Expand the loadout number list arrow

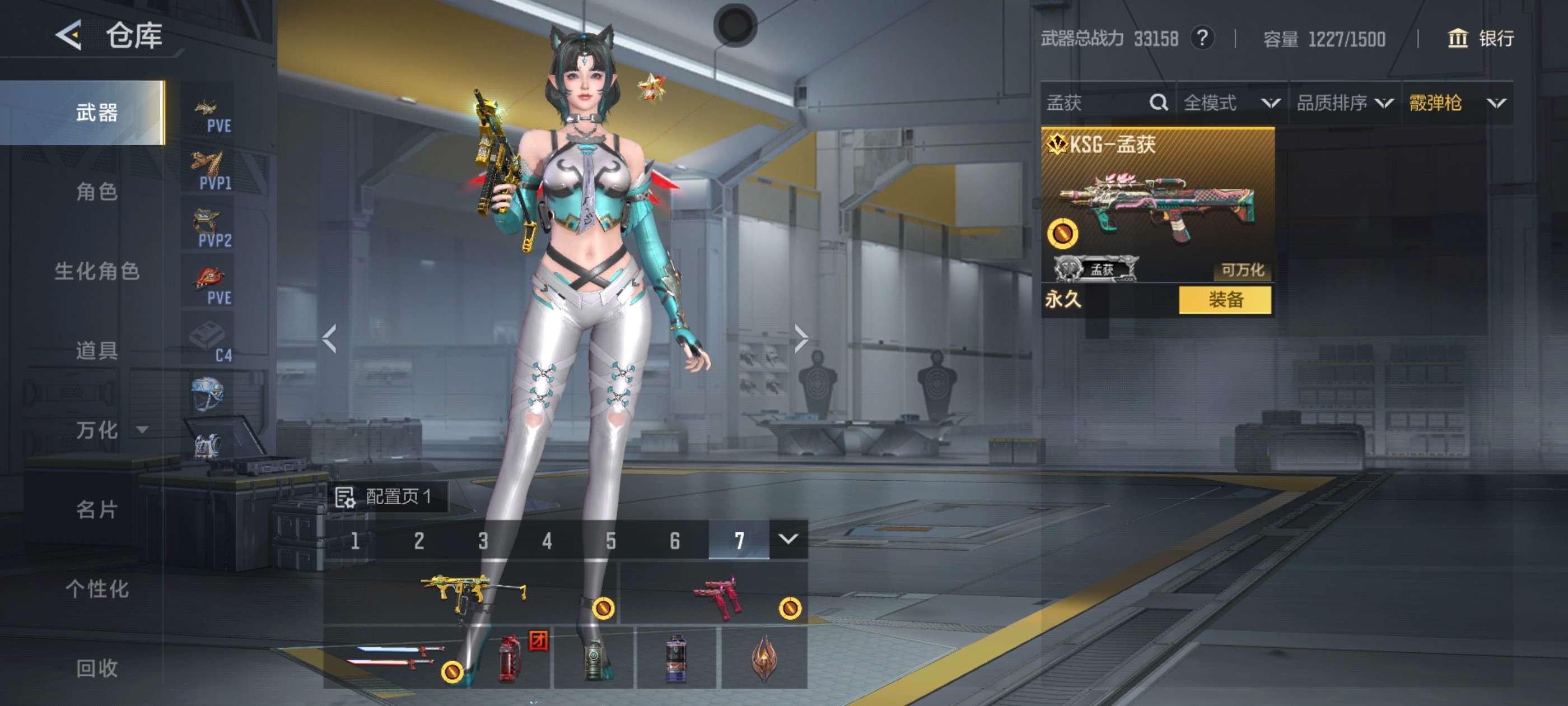(788, 539)
